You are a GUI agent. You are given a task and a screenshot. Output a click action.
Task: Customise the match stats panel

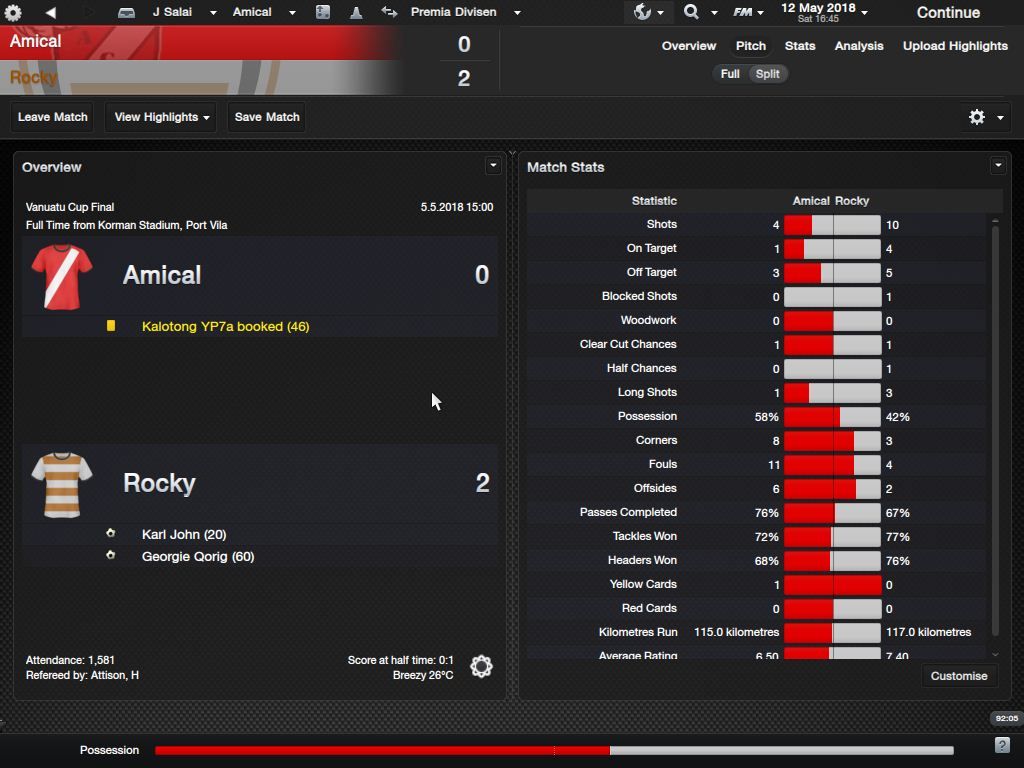point(958,676)
